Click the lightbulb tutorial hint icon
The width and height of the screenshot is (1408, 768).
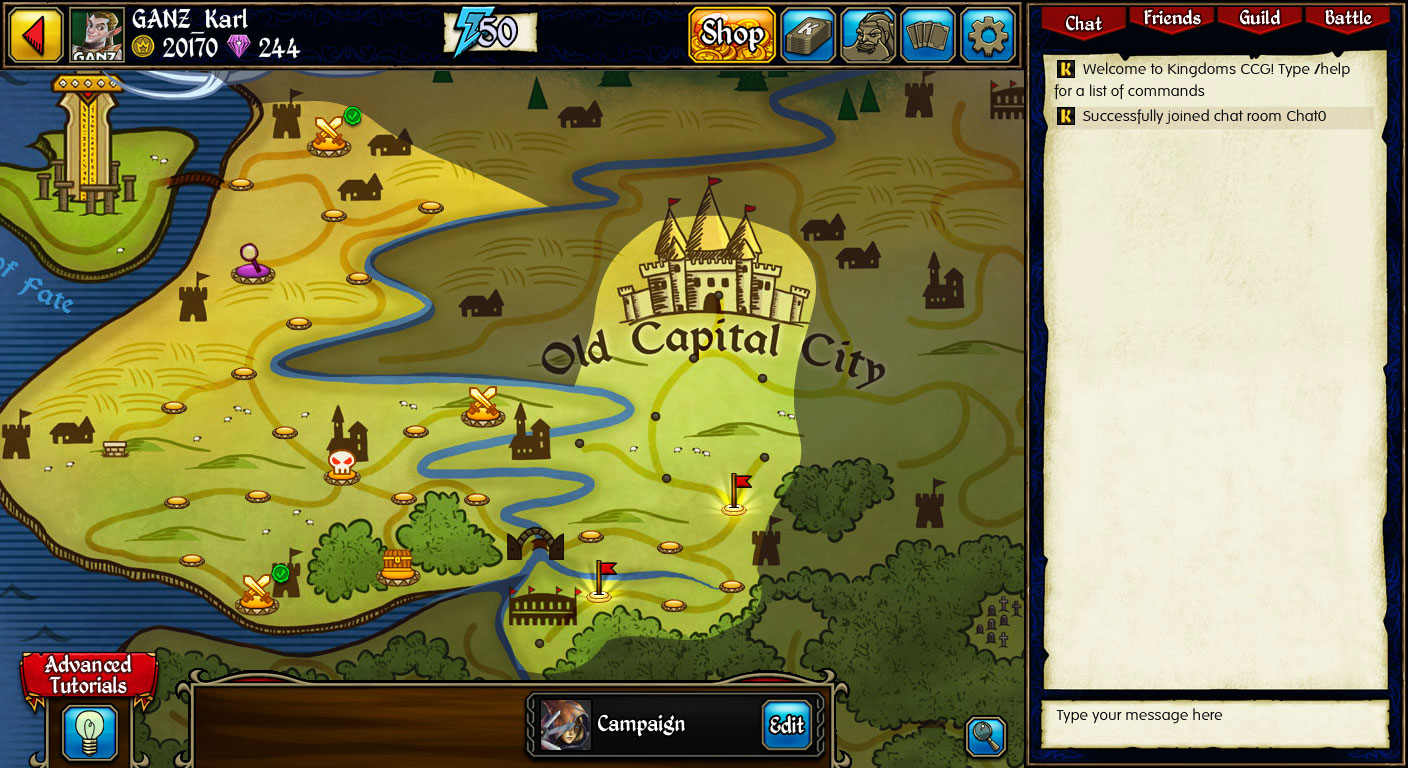[x=90, y=732]
